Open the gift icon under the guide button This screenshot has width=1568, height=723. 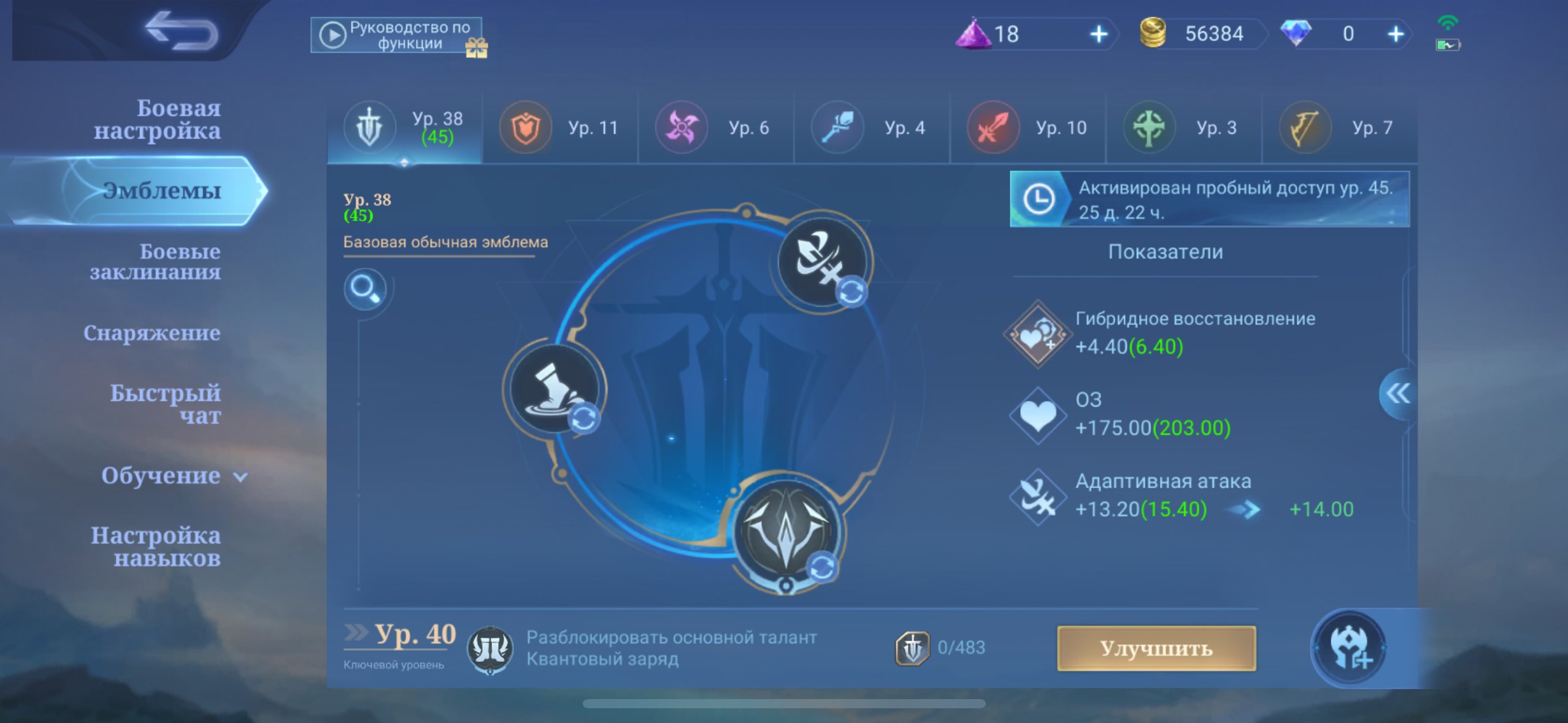pyautogui.click(x=479, y=50)
